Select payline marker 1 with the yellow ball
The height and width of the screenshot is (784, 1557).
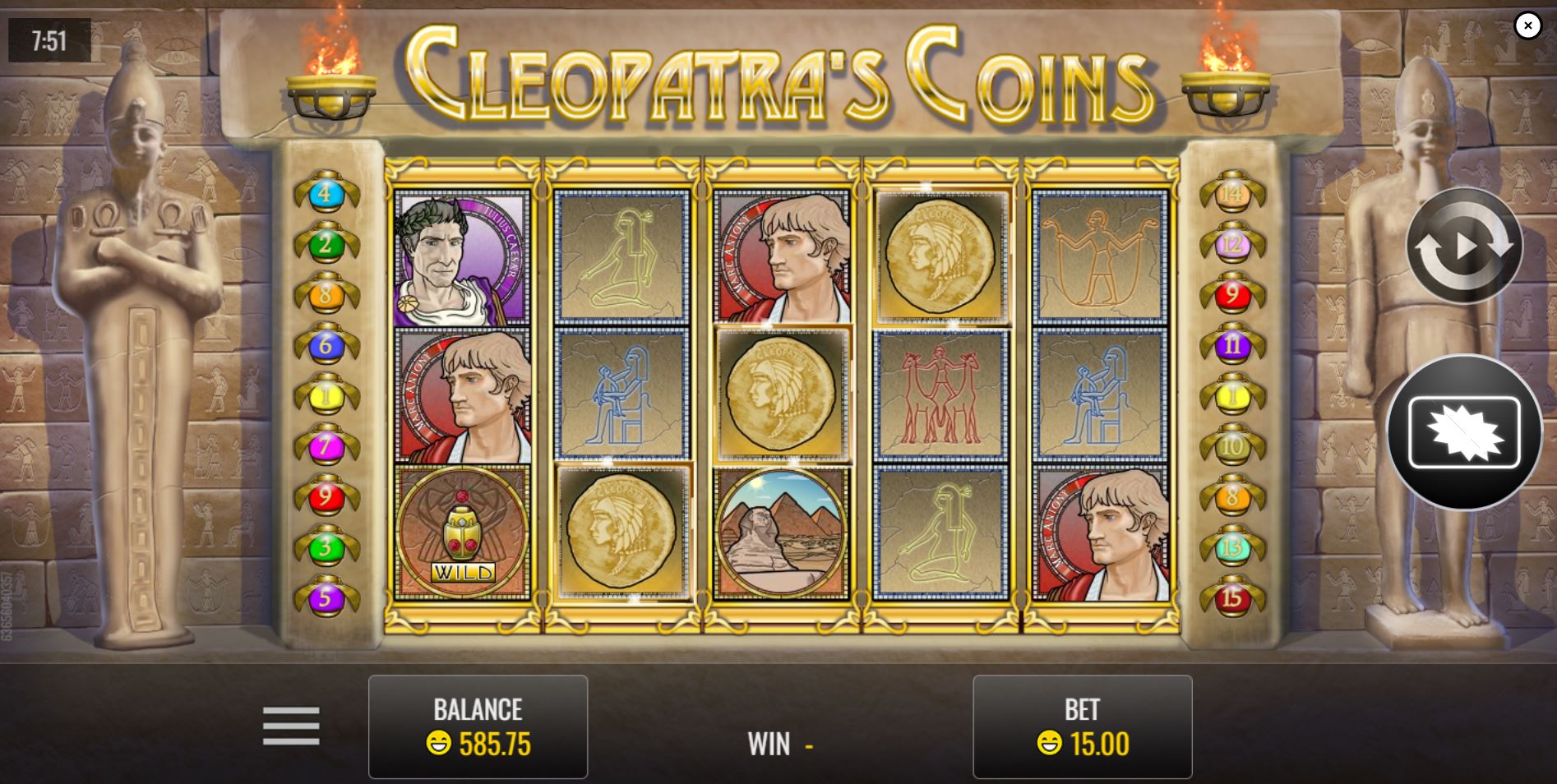(x=325, y=392)
